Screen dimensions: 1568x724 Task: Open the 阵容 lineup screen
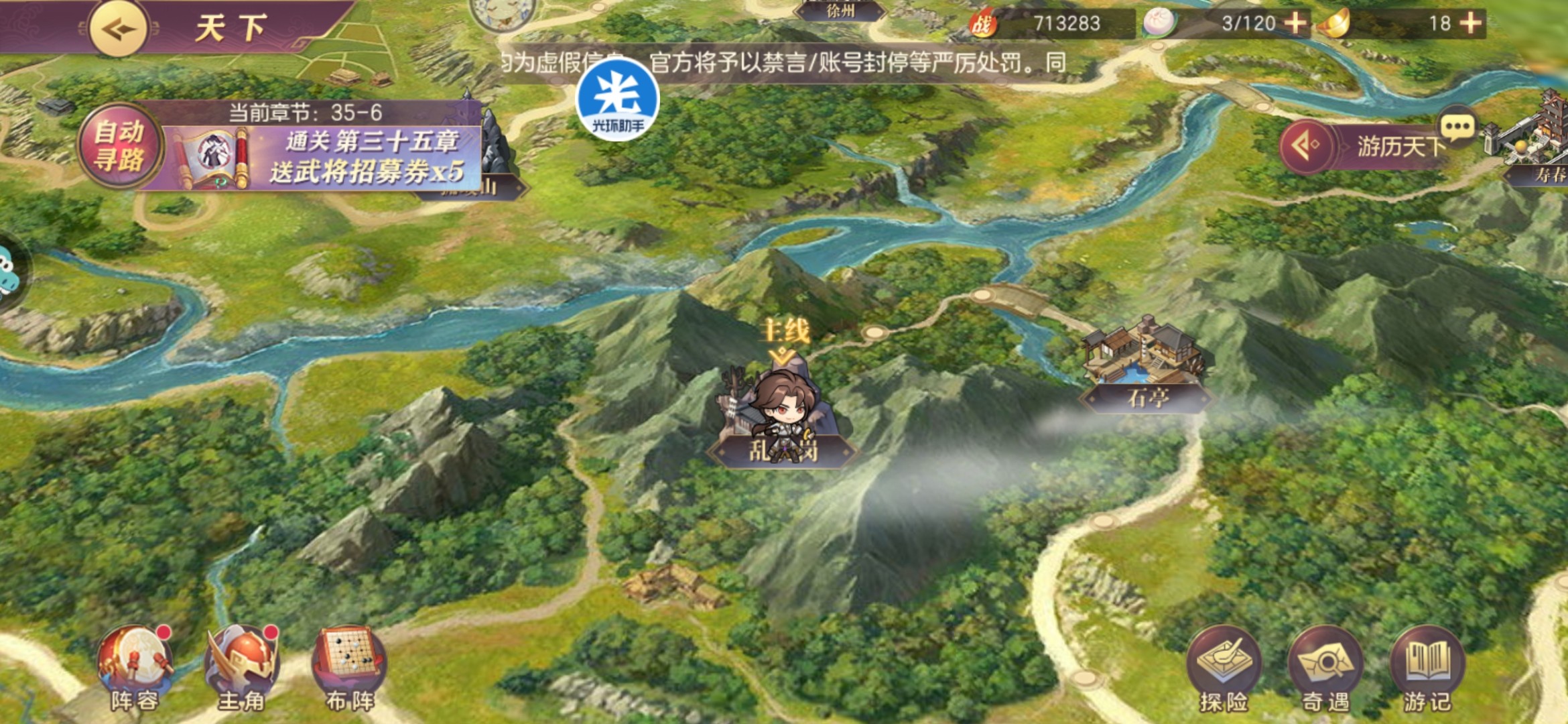[x=135, y=667]
